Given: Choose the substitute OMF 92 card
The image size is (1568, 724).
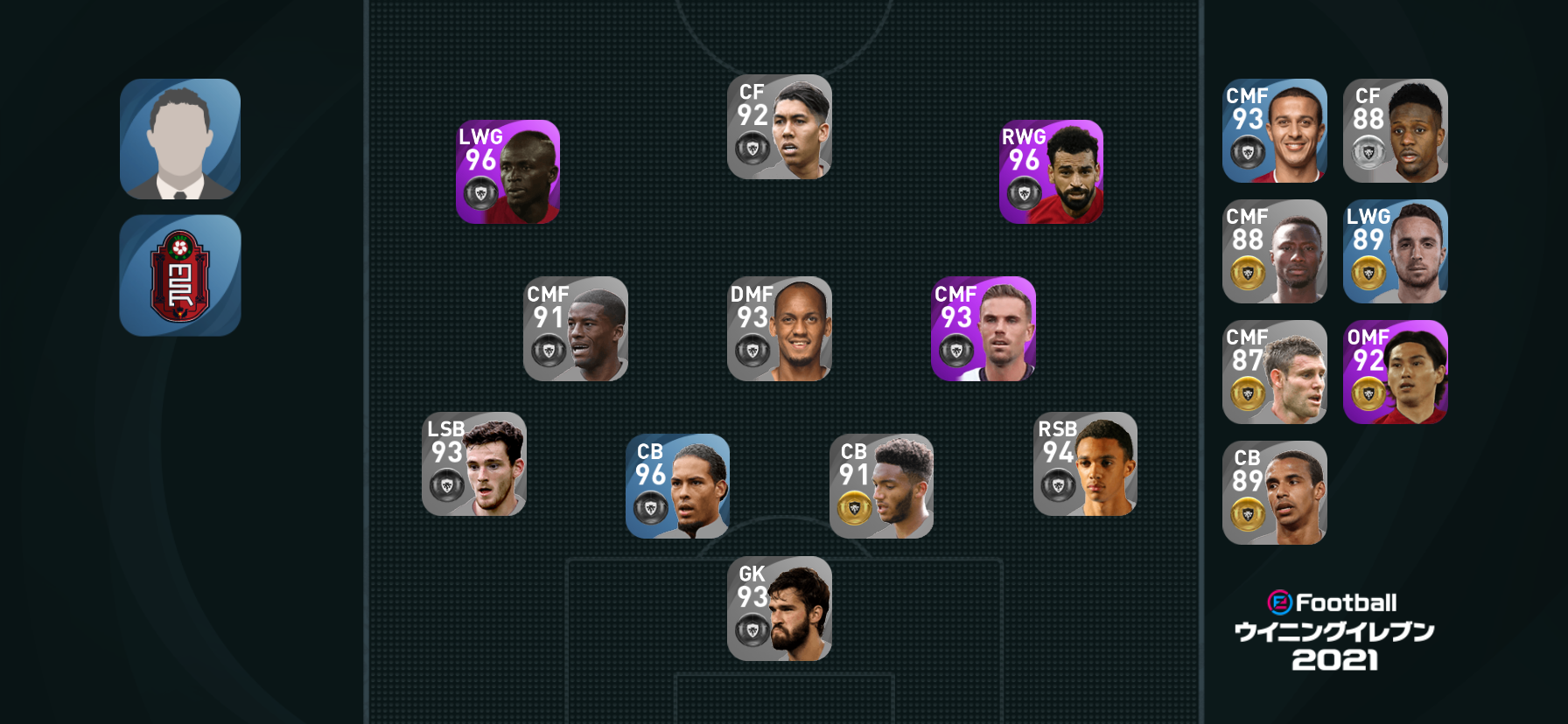Looking at the screenshot, I should coord(1396,372).
